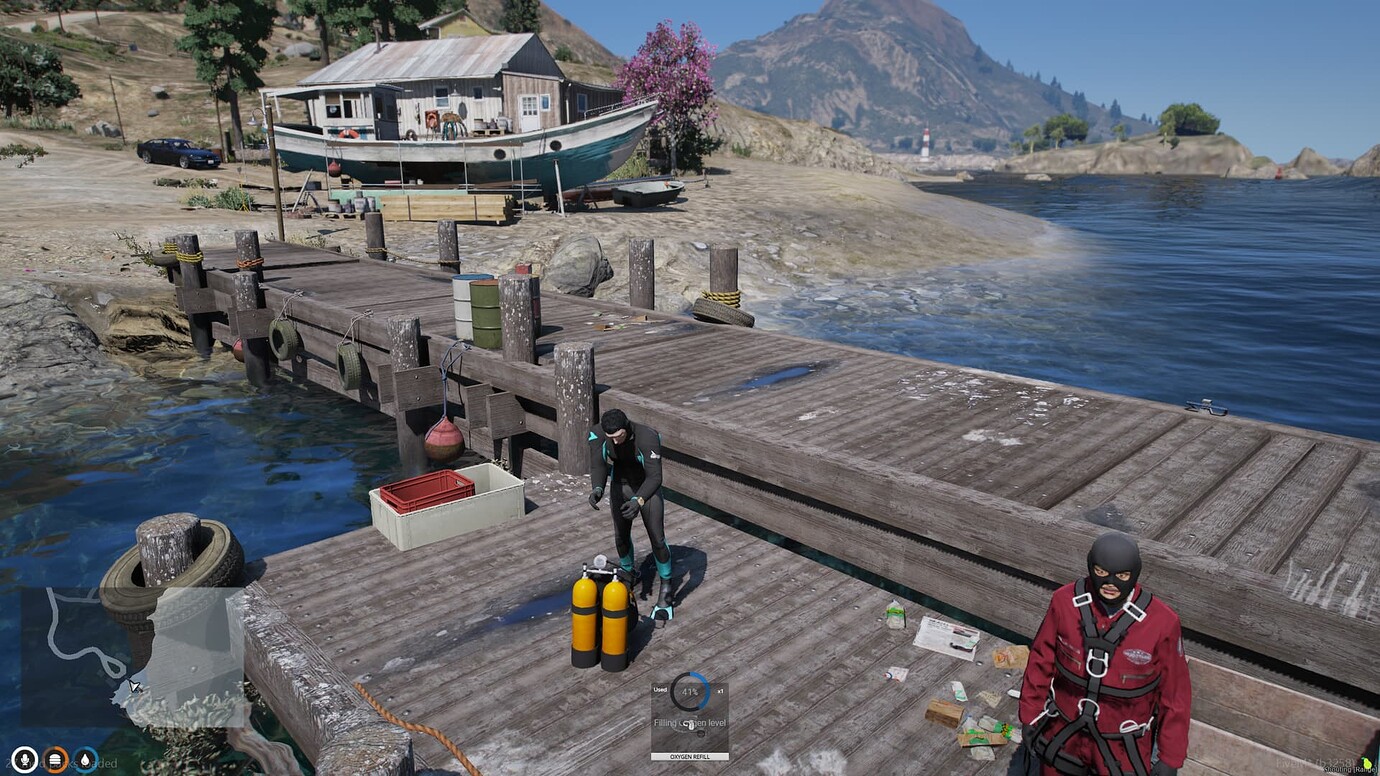Click the '27 mod packs loaded' message
The width and height of the screenshot is (1380, 776).
[x=60, y=763]
